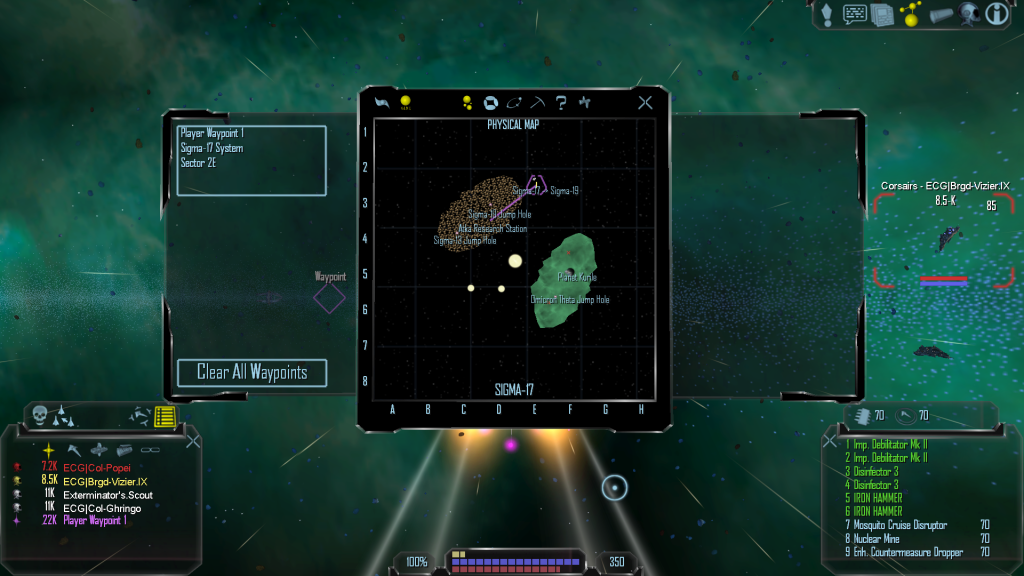Select Player Waypoint 1 in waypoint list
1024x576 pixels.
coord(212,133)
